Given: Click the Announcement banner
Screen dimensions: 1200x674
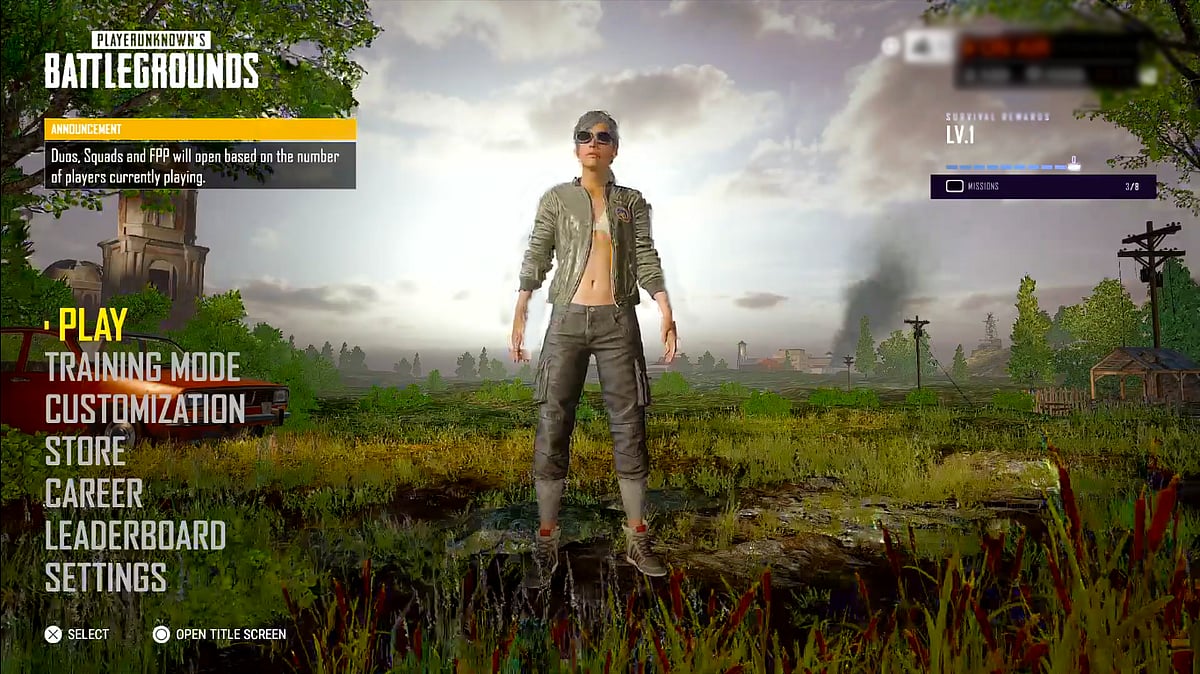Looking at the screenshot, I should 200,153.
